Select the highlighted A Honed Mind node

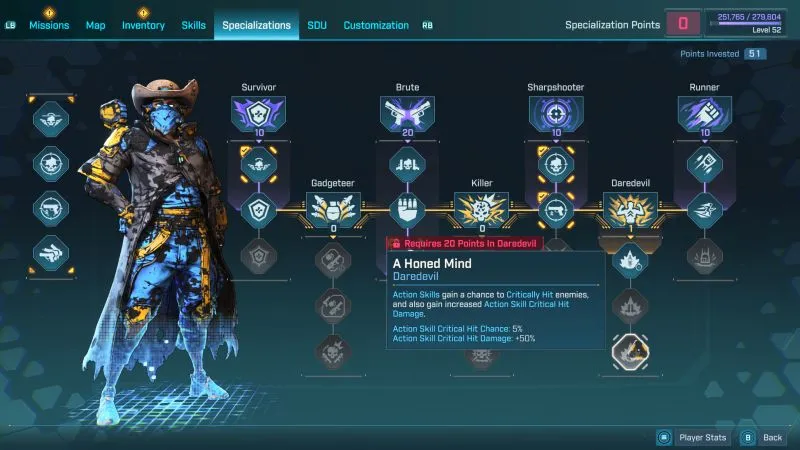(630, 349)
